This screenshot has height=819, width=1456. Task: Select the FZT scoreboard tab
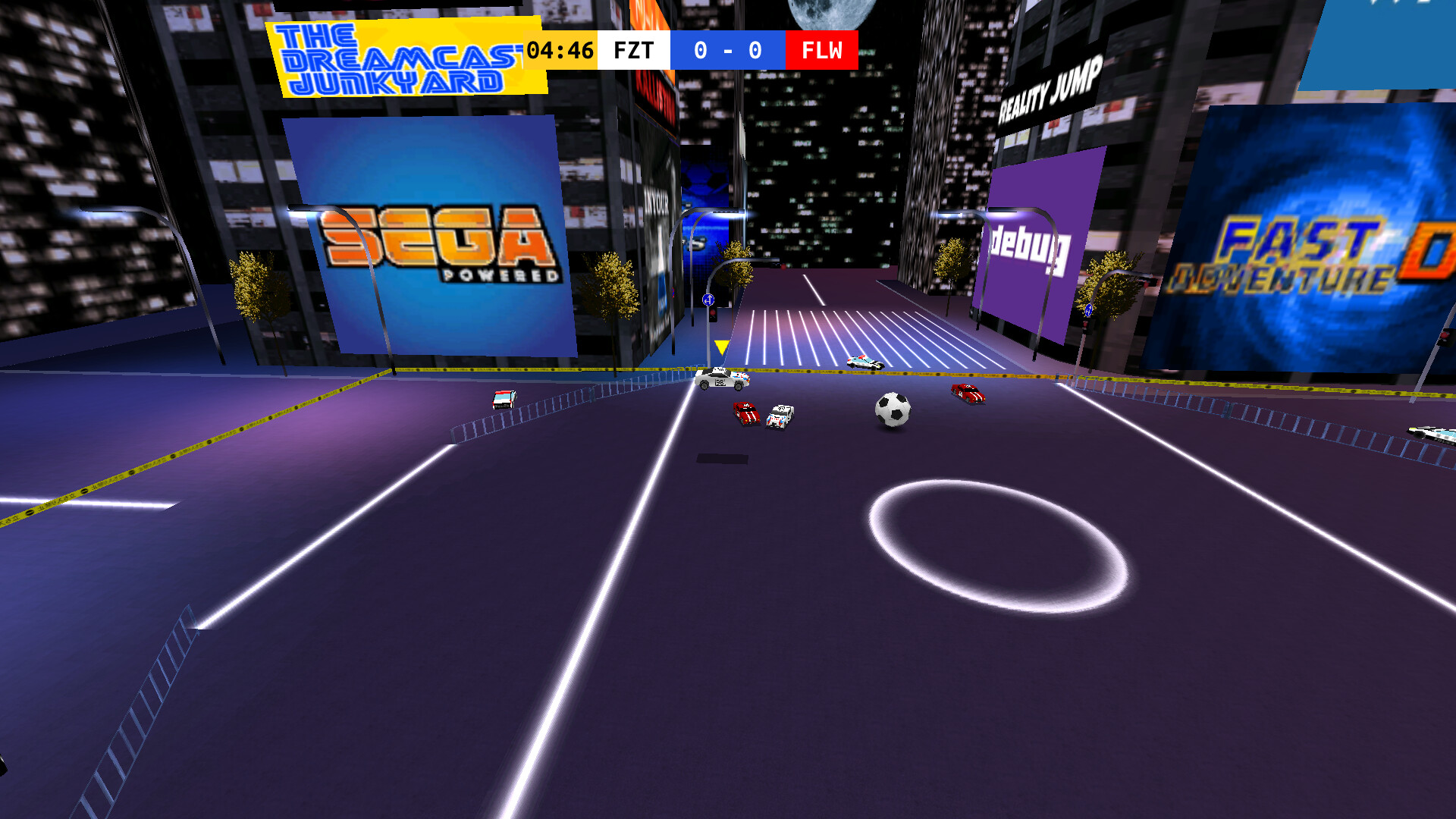tap(632, 50)
